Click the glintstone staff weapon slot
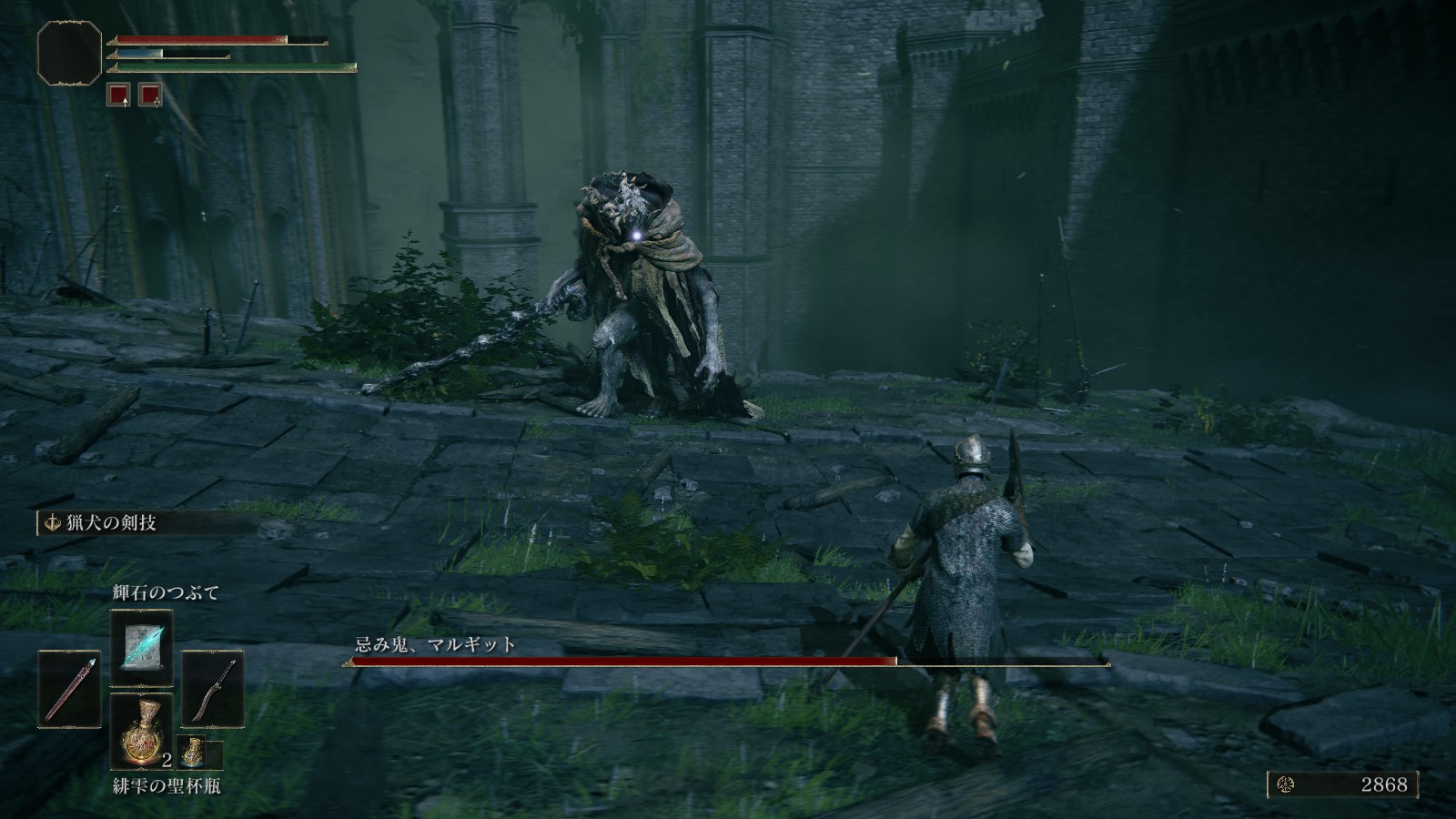 (x=69, y=689)
